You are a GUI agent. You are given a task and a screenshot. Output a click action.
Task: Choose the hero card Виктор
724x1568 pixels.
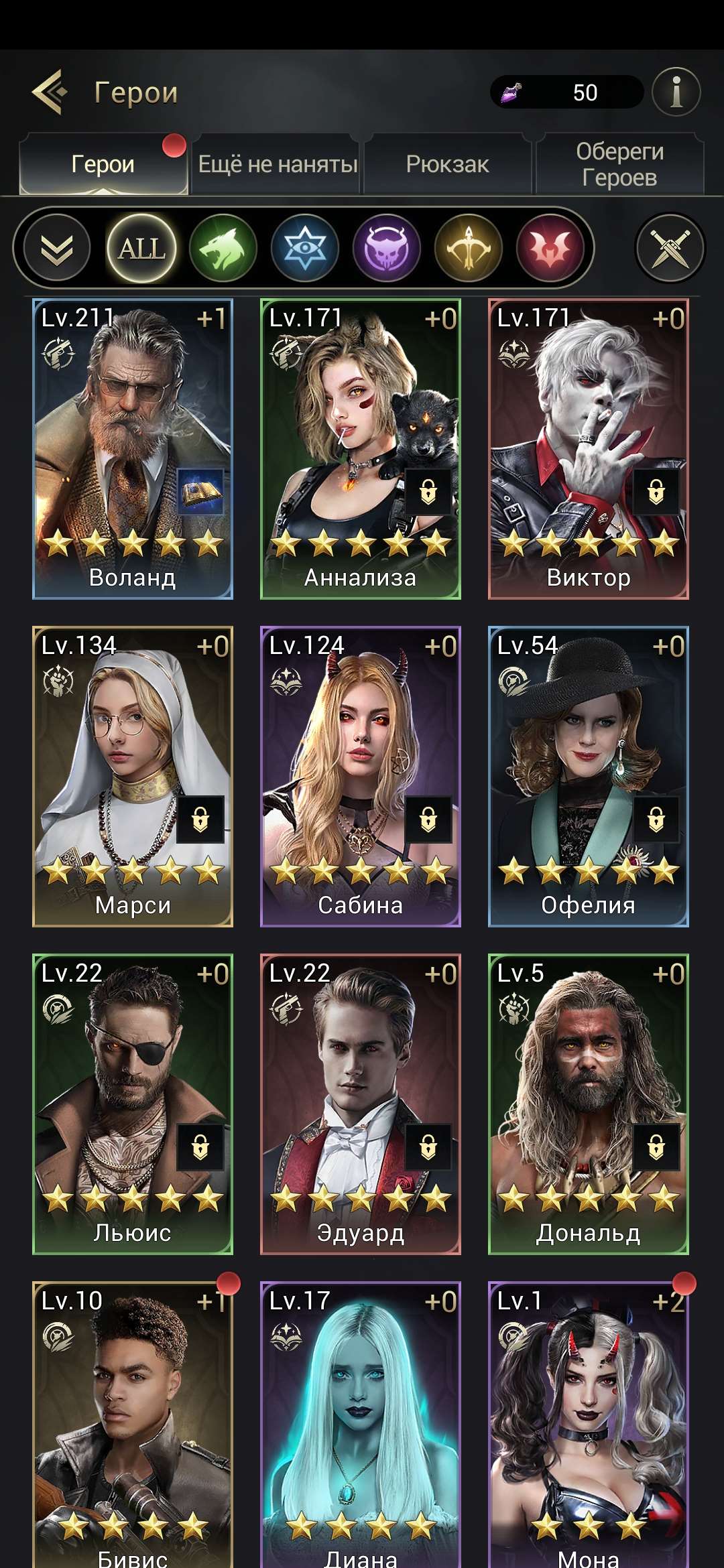pos(589,449)
